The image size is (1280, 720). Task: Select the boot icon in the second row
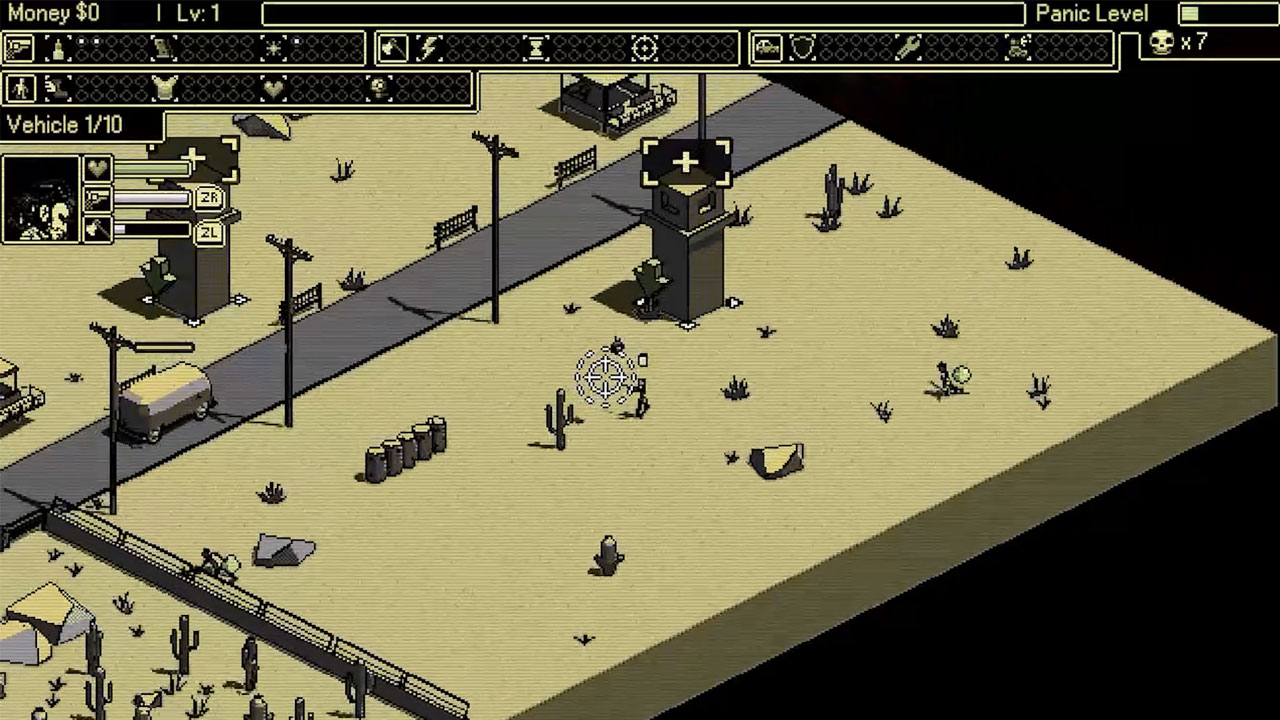[56, 88]
